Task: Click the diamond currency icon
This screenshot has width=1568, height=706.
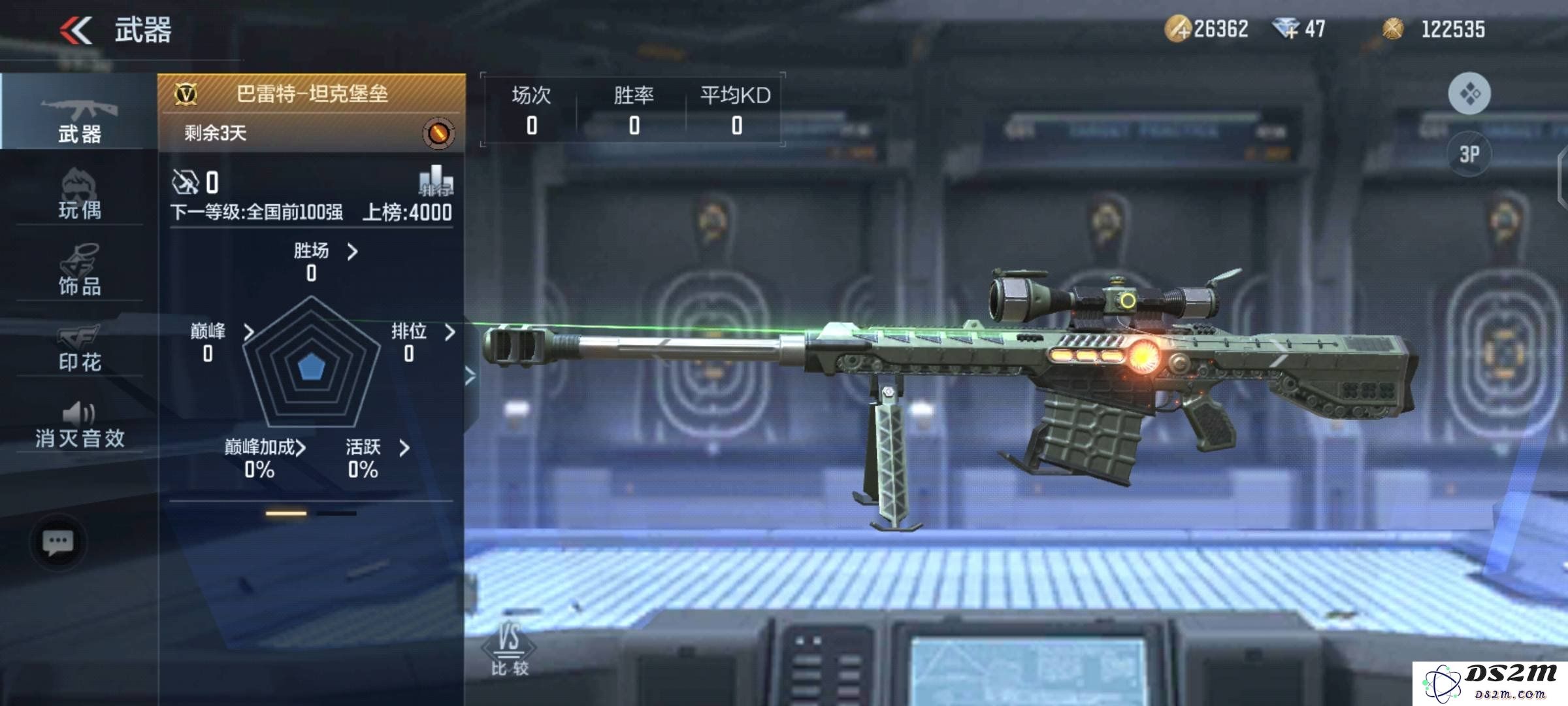Action: pos(1286,29)
